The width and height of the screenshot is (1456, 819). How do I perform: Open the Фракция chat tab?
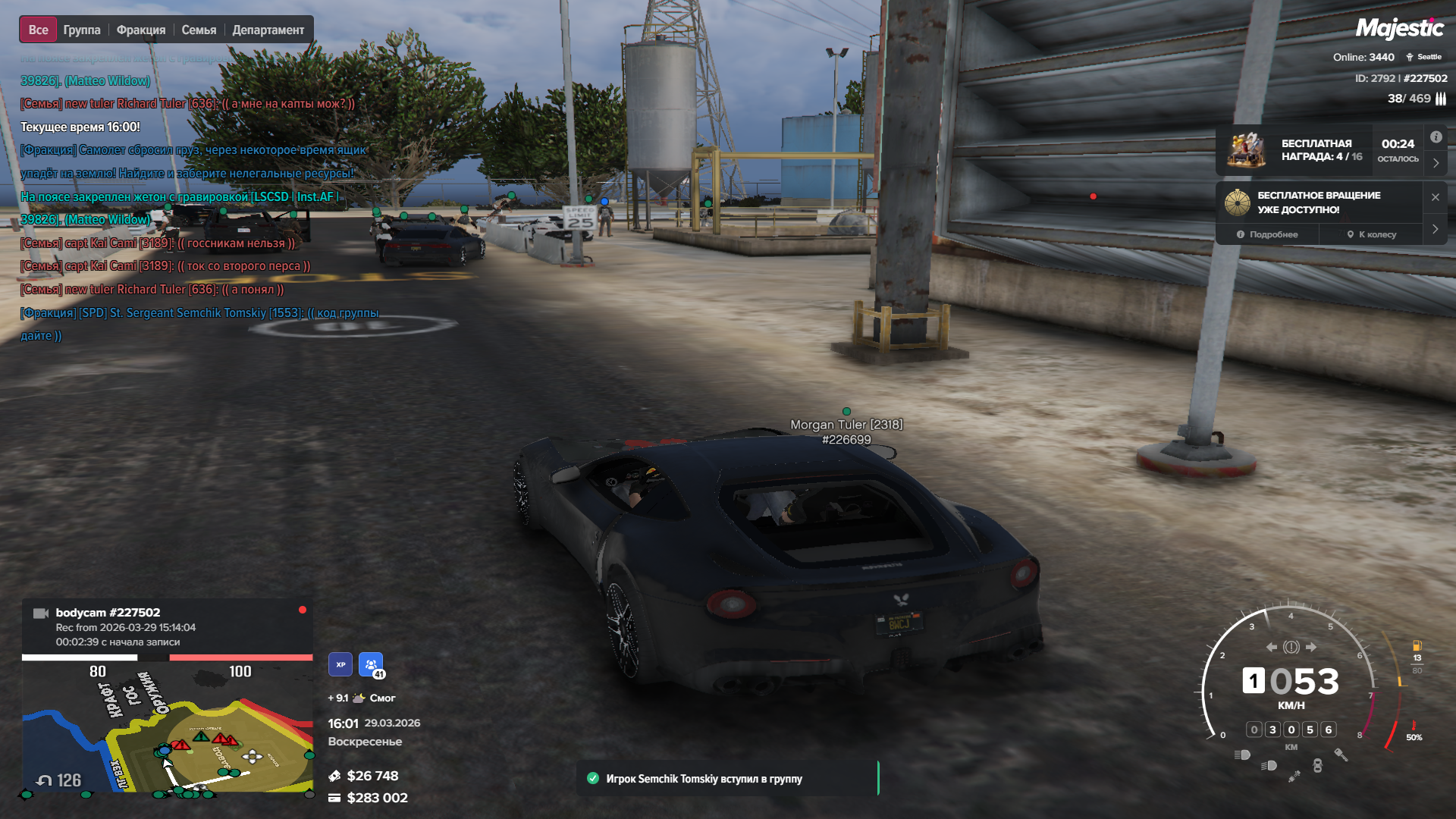141,30
